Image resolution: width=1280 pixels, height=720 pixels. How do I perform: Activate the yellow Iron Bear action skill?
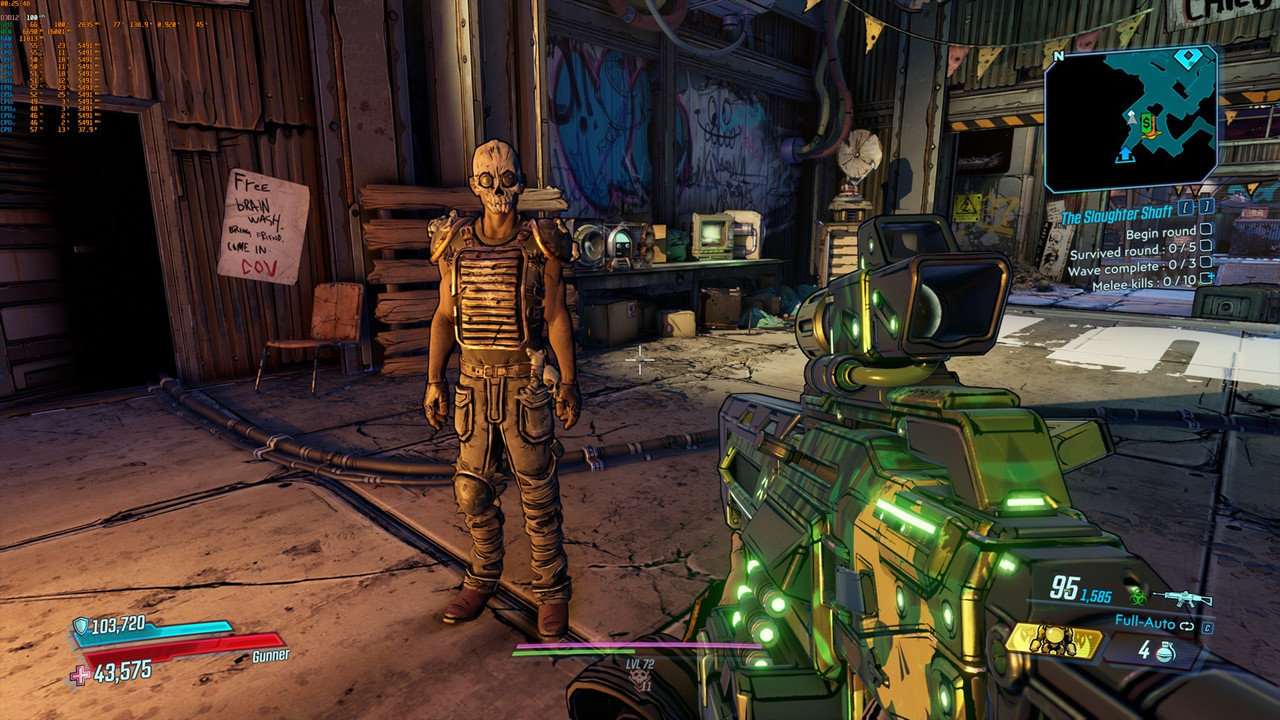point(1053,640)
